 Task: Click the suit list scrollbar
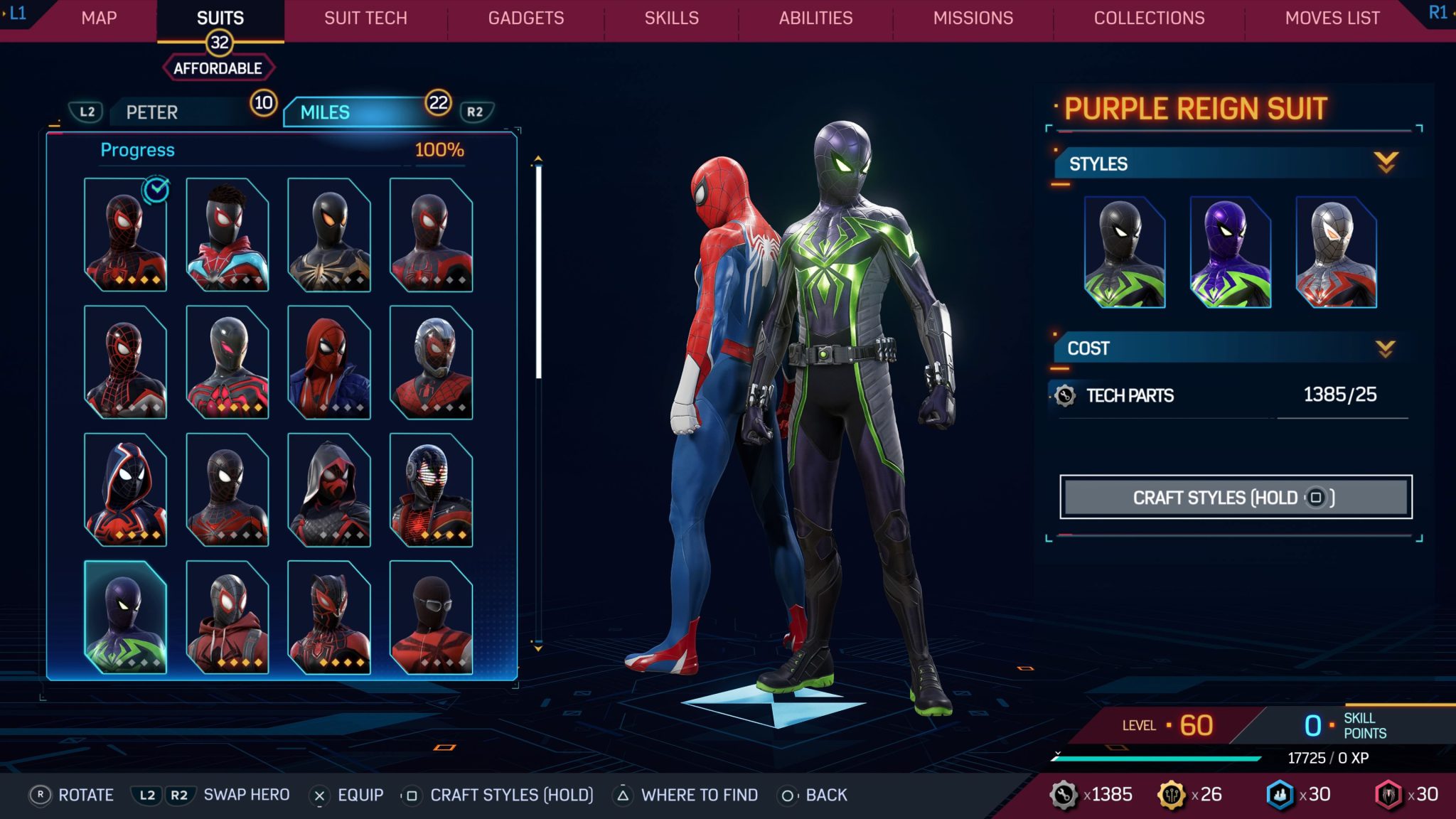point(538,270)
